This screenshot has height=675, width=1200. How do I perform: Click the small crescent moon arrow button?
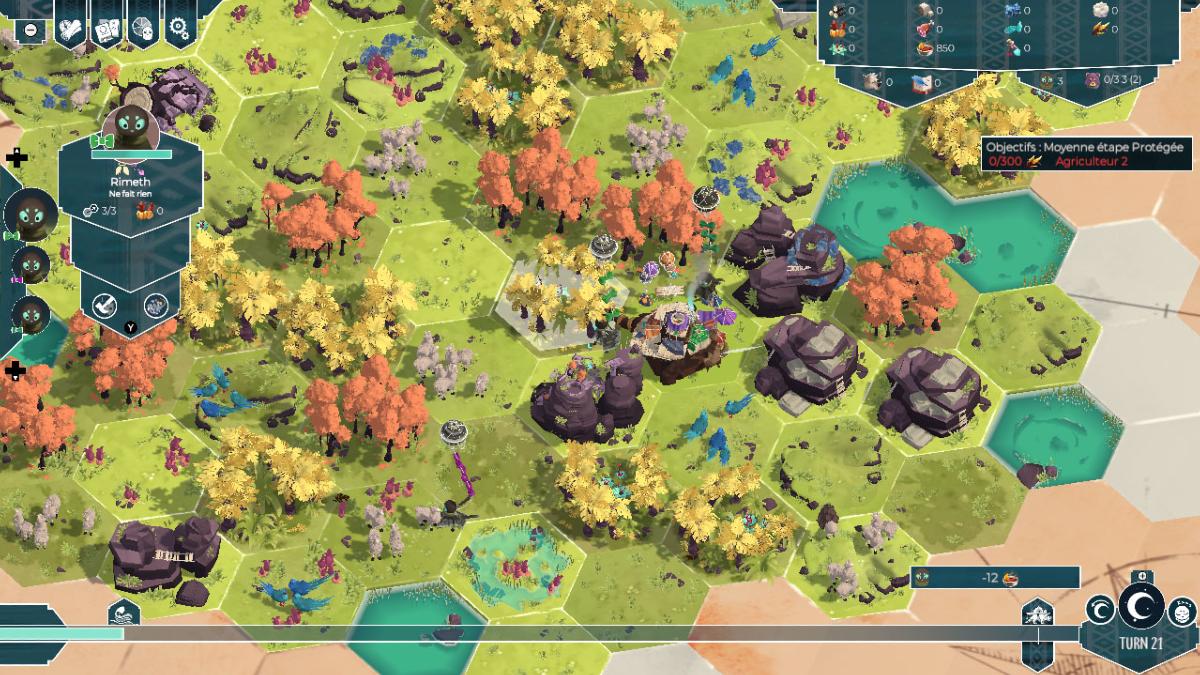1100,608
